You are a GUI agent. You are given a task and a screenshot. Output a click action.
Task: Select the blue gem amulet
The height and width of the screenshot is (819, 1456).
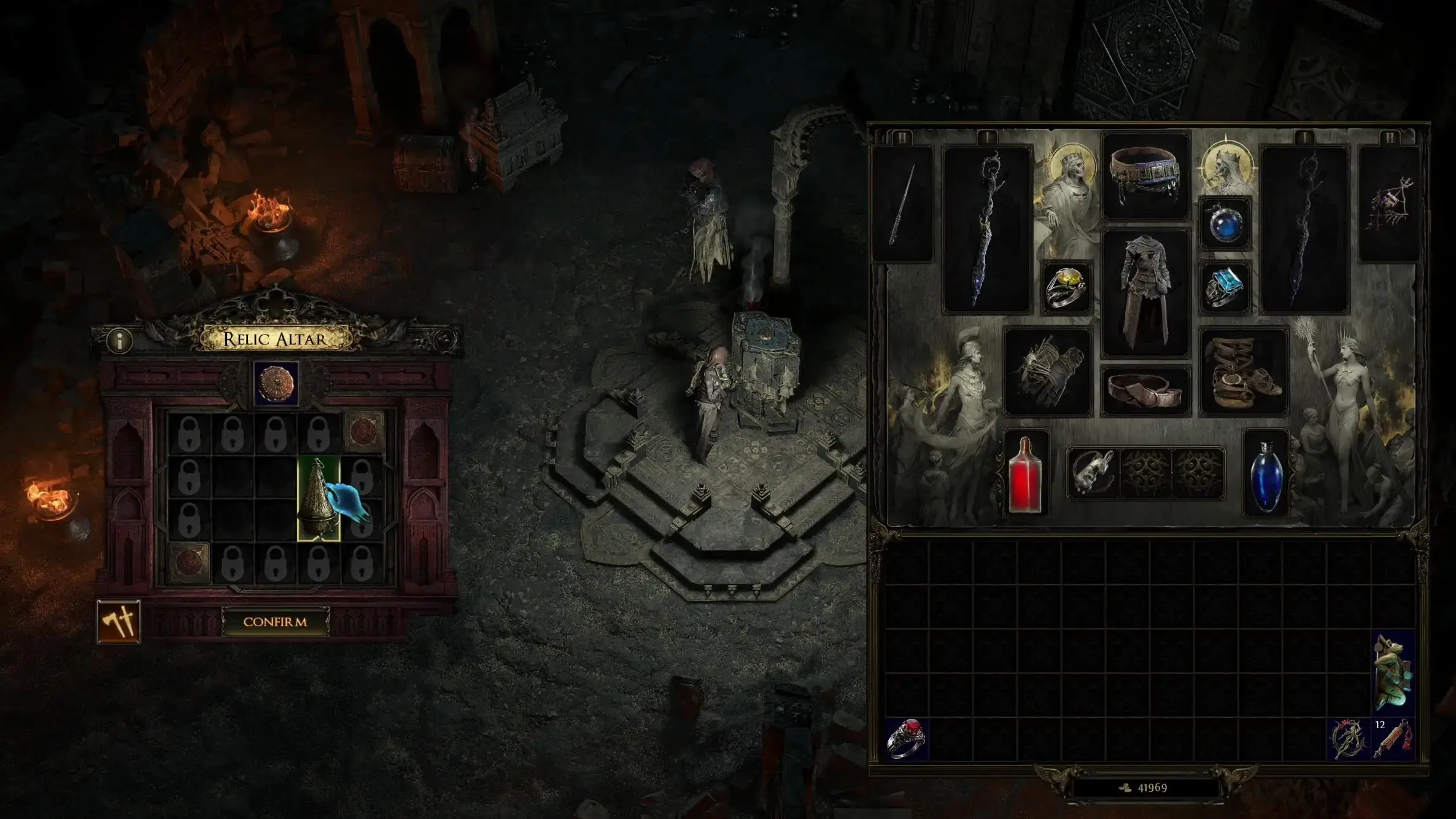point(1225,223)
